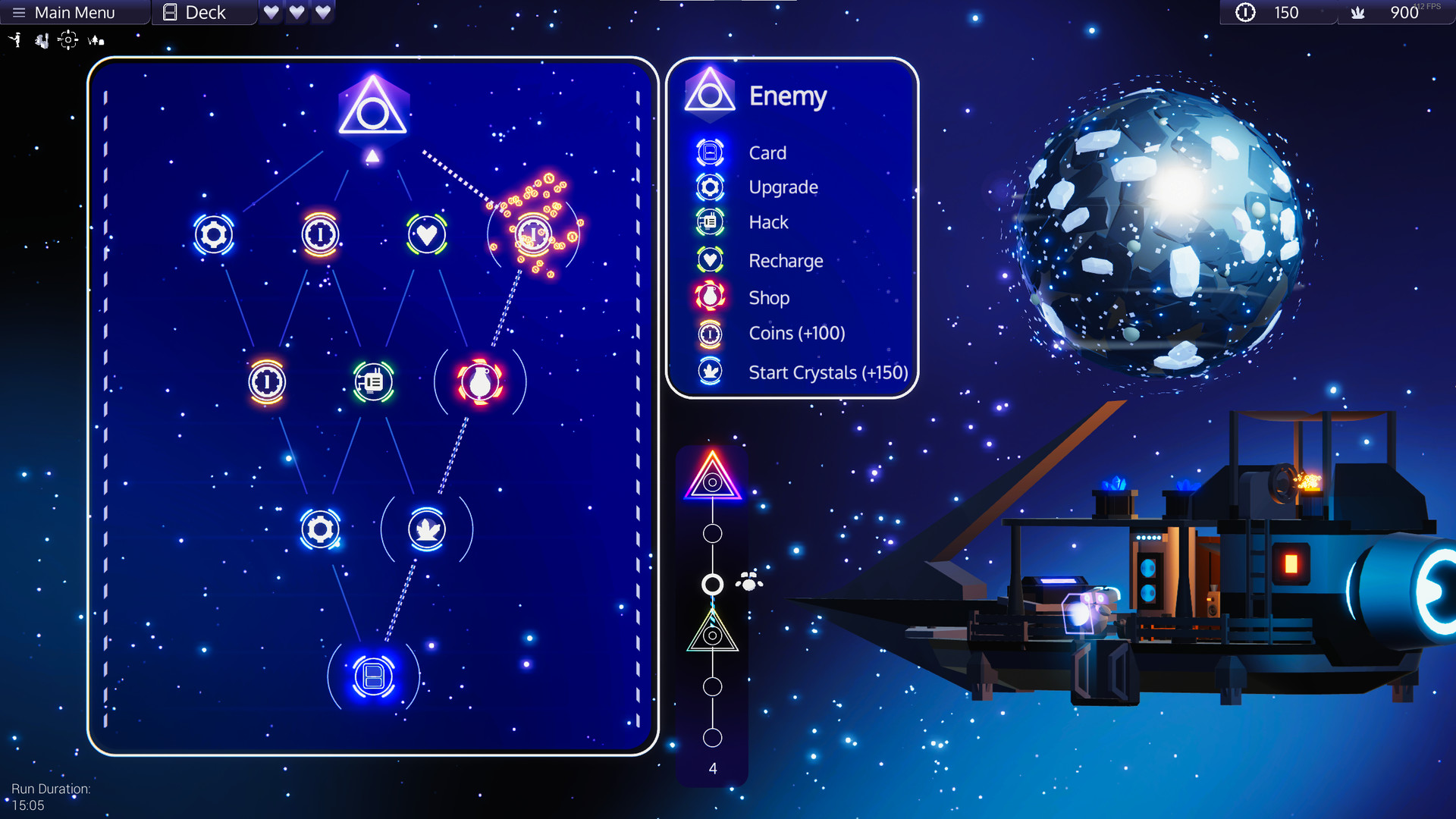Click the crosshair targeting icon below Main Menu
1456x819 pixels.
(68, 40)
